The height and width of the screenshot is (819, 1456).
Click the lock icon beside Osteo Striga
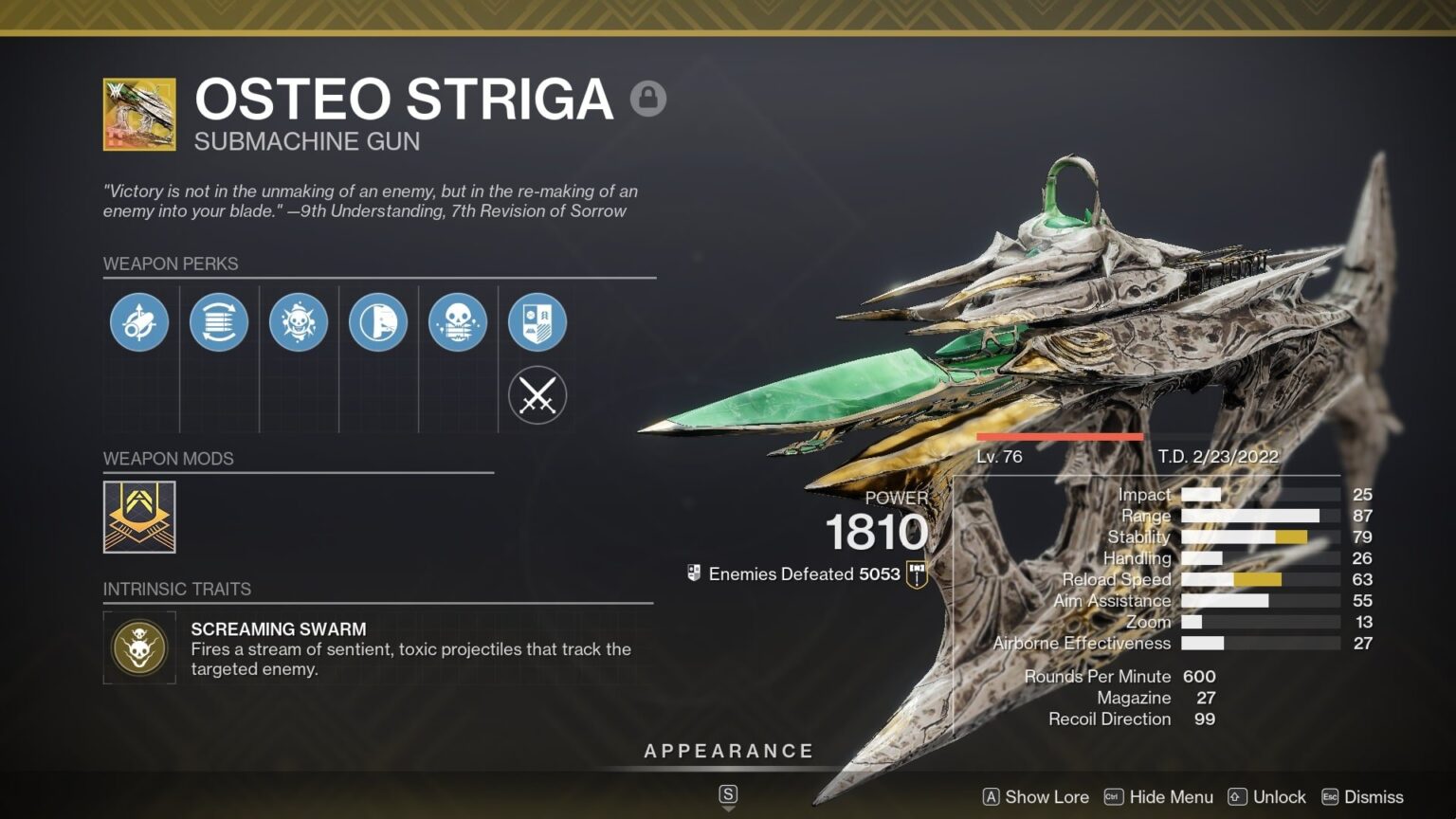coord(649,98)
